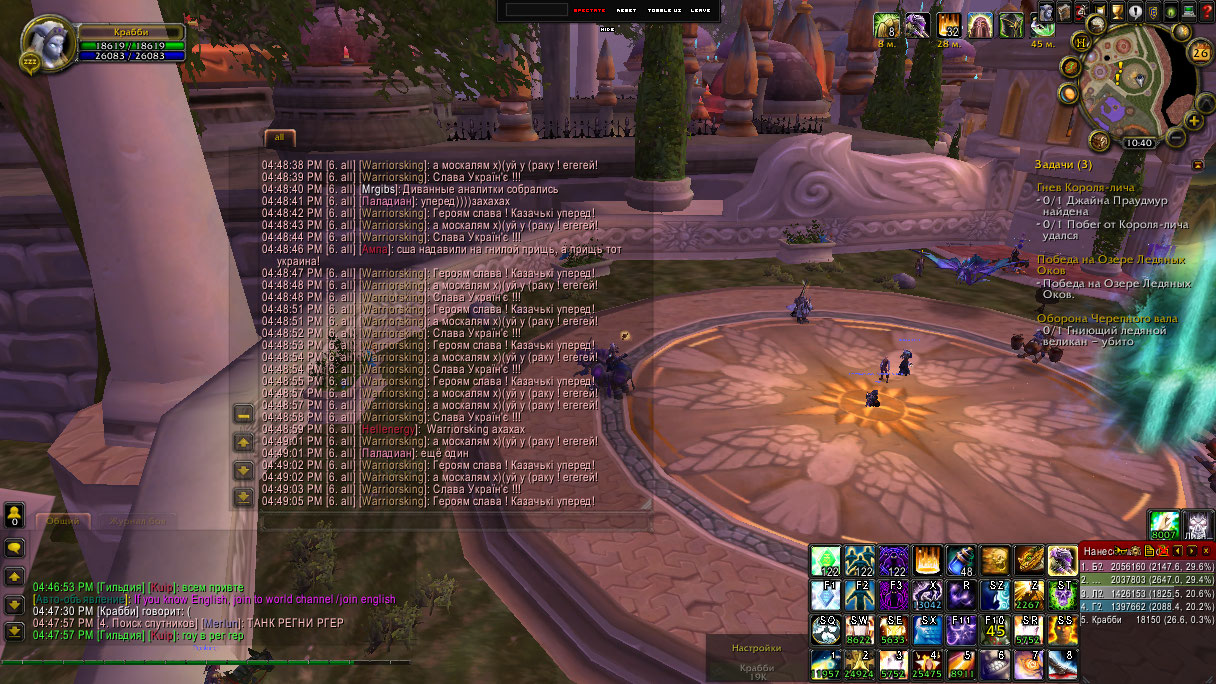This screenshot has width=1216, height=684.
Task: Click the minimap zoom-in plus button
Action: click(x=1194, y=122)
